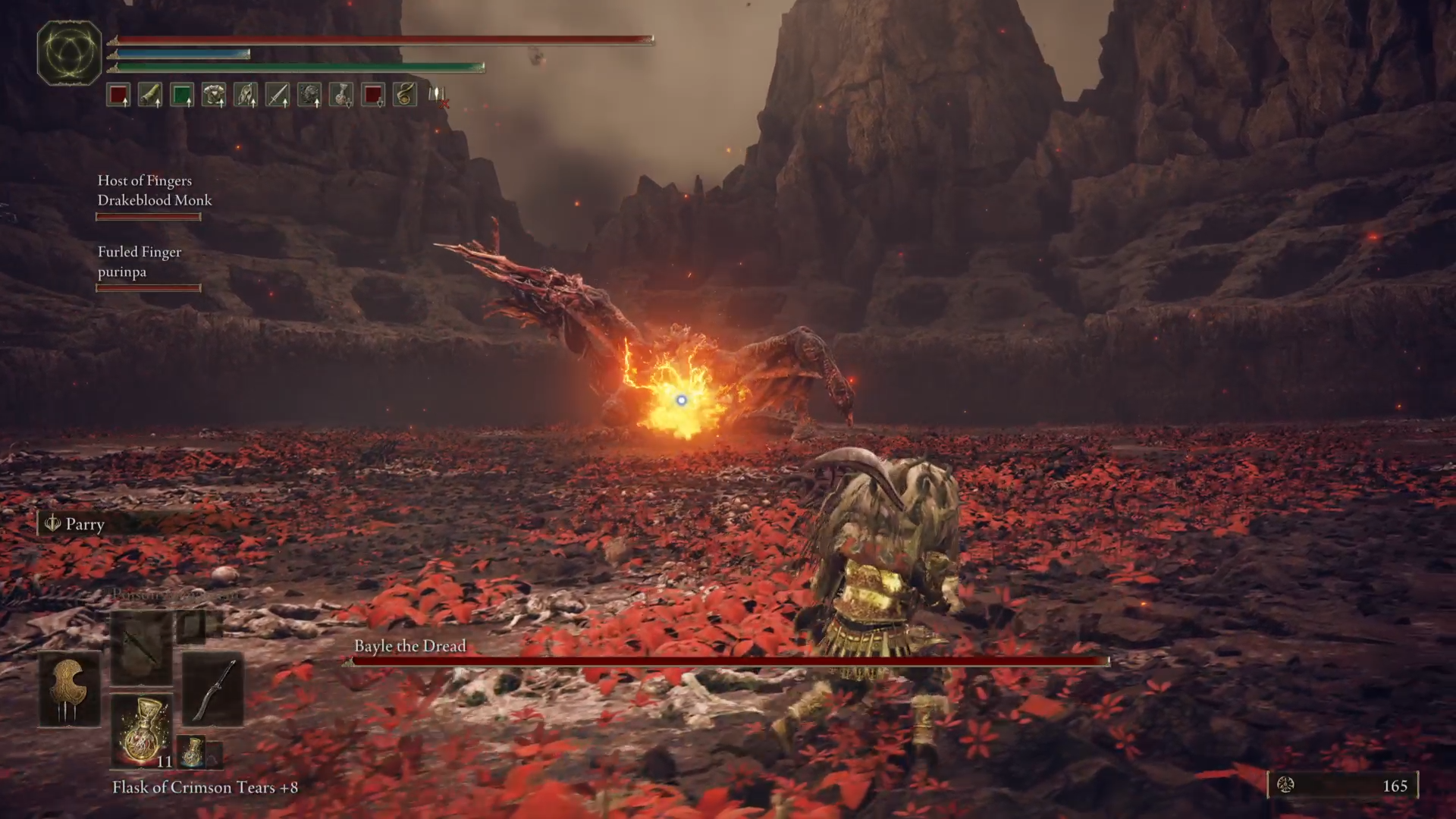
Task: Inspect the sword attack buff icon
Action: 278,95
